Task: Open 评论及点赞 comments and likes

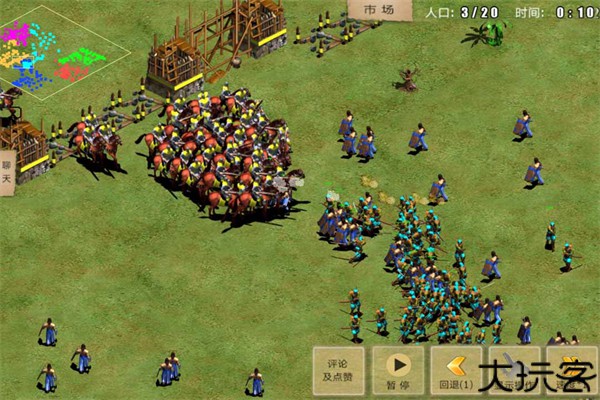Action: 338,369
